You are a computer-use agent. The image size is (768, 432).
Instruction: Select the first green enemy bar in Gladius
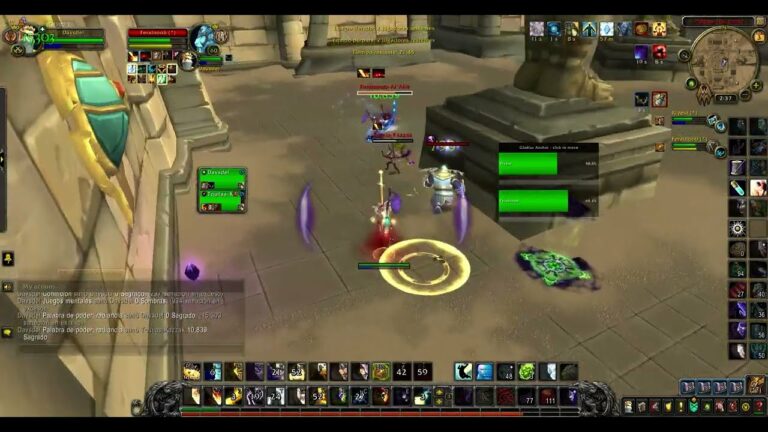tap(528, 164)
